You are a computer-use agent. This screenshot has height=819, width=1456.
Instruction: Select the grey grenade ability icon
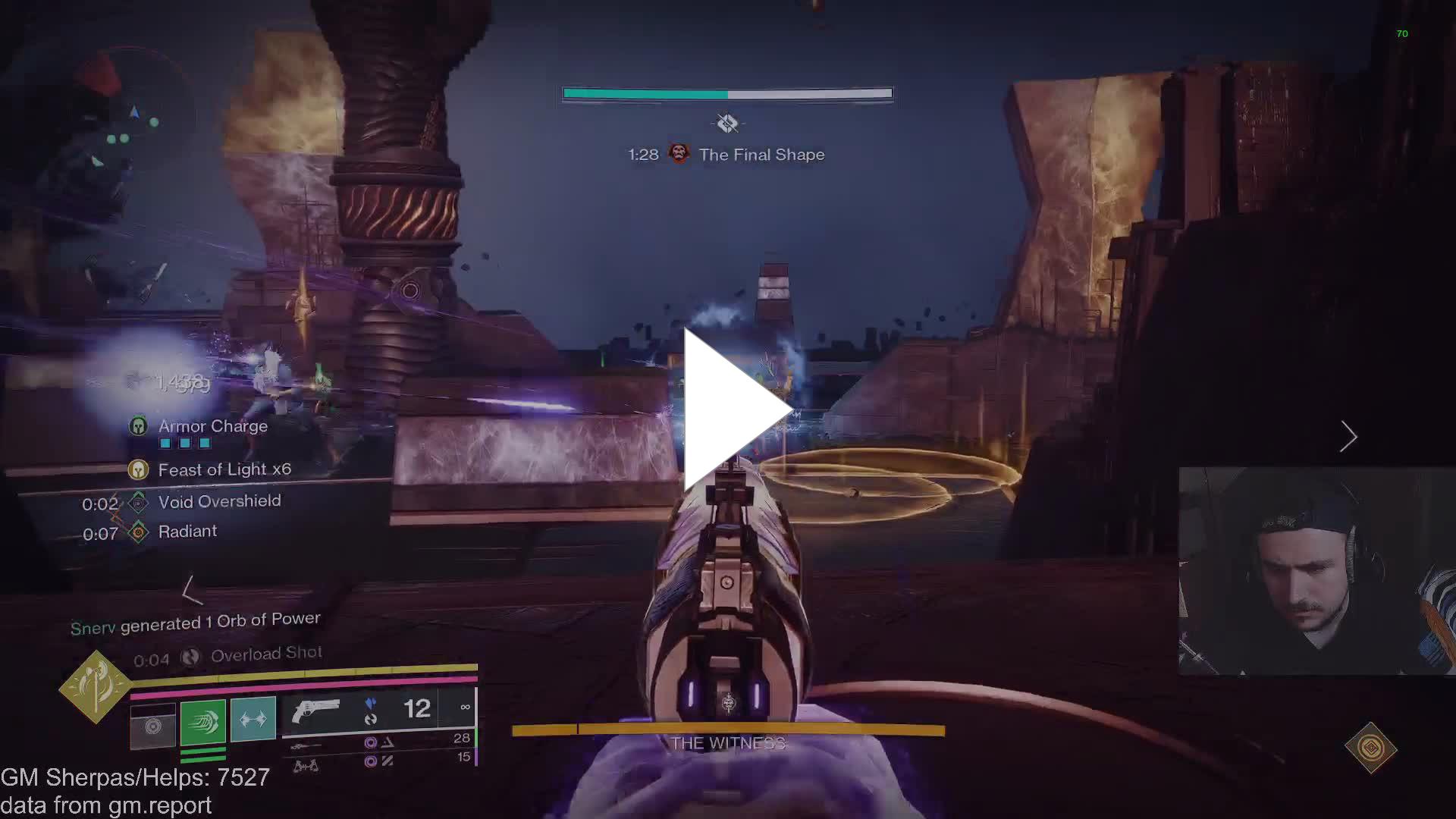(153, 726)
